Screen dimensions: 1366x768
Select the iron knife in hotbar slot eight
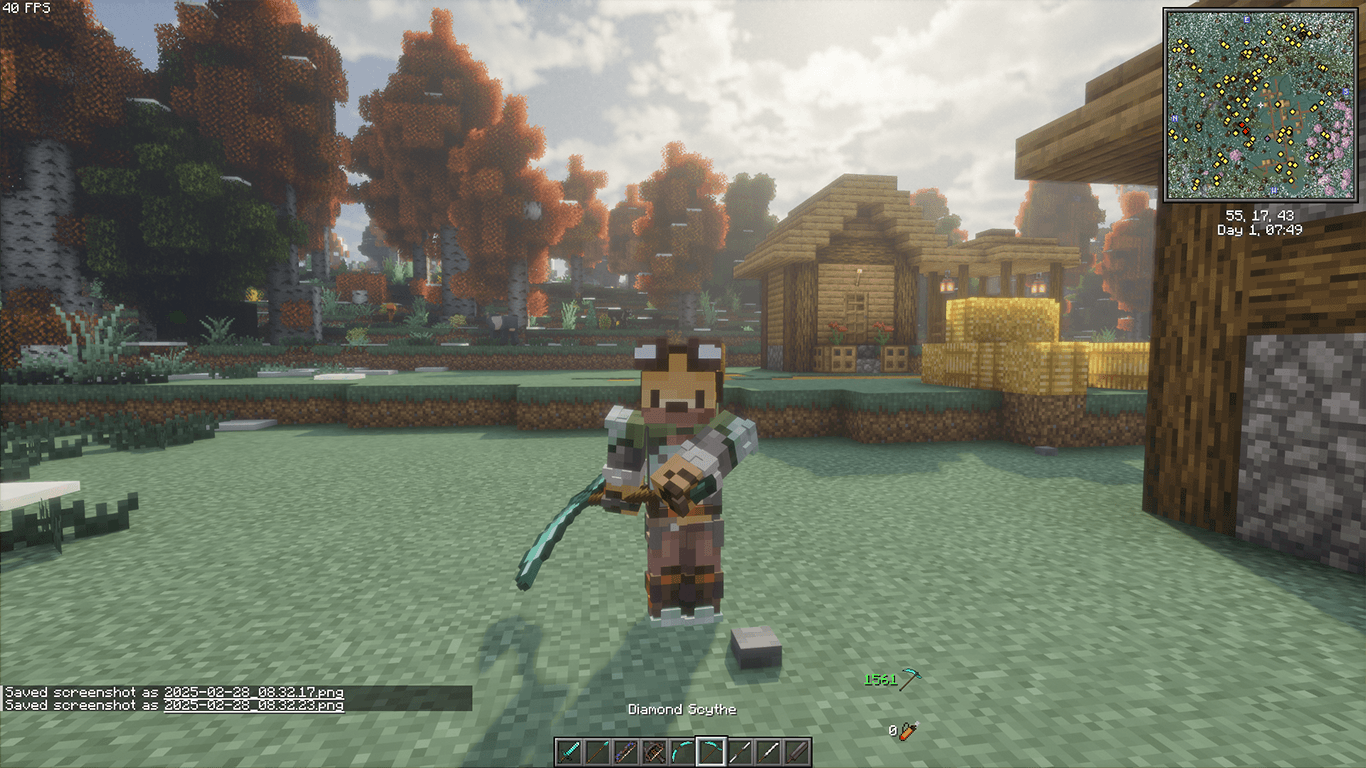coord(769,751)
